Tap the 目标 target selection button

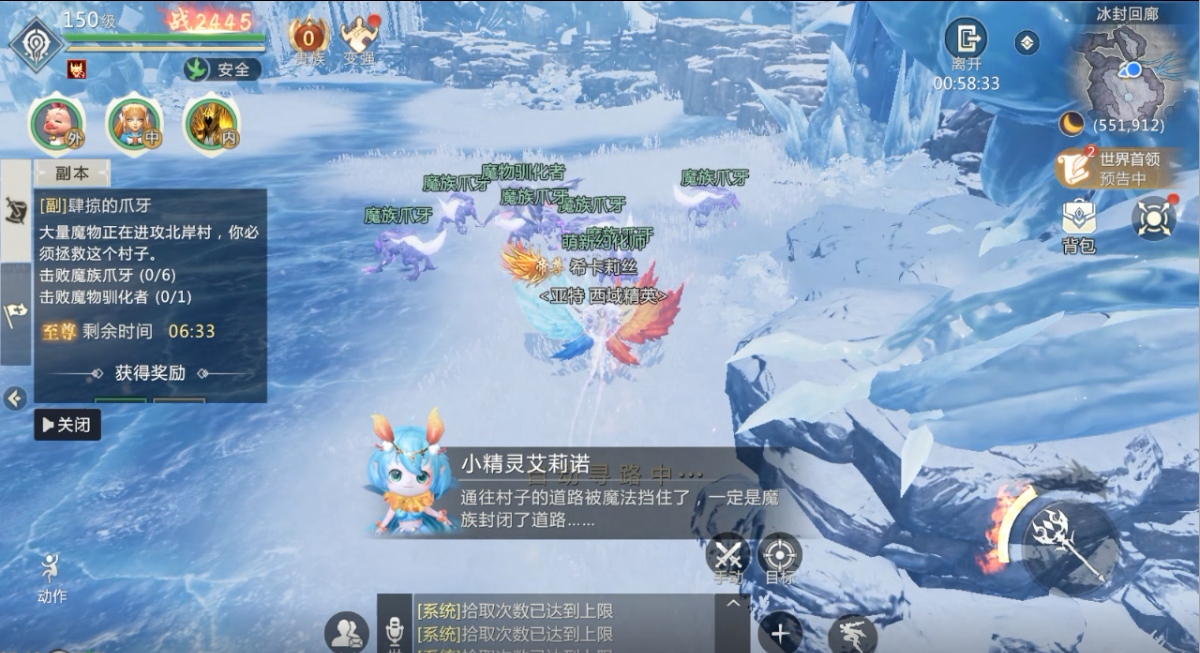tap(780, 557)
